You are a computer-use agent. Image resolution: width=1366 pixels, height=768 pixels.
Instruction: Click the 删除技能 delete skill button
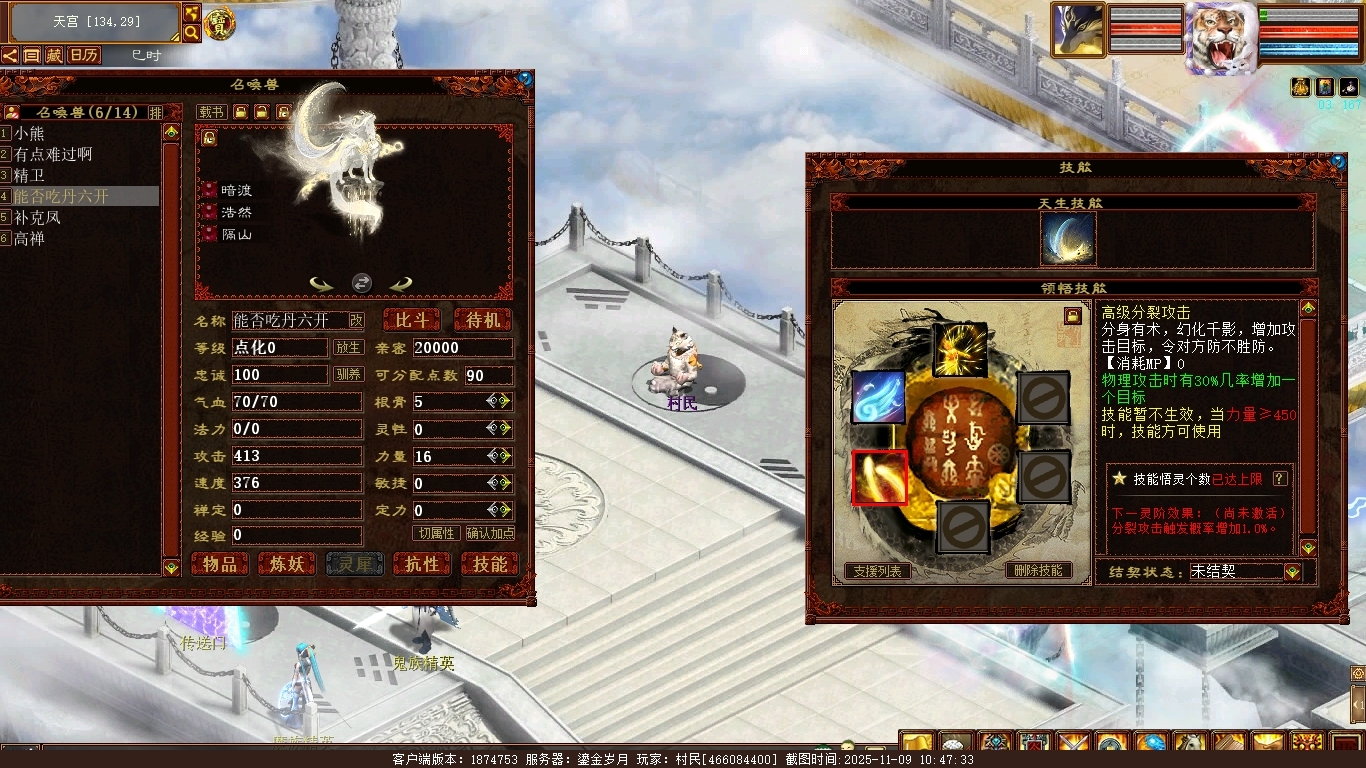(x=1039, y=571)
